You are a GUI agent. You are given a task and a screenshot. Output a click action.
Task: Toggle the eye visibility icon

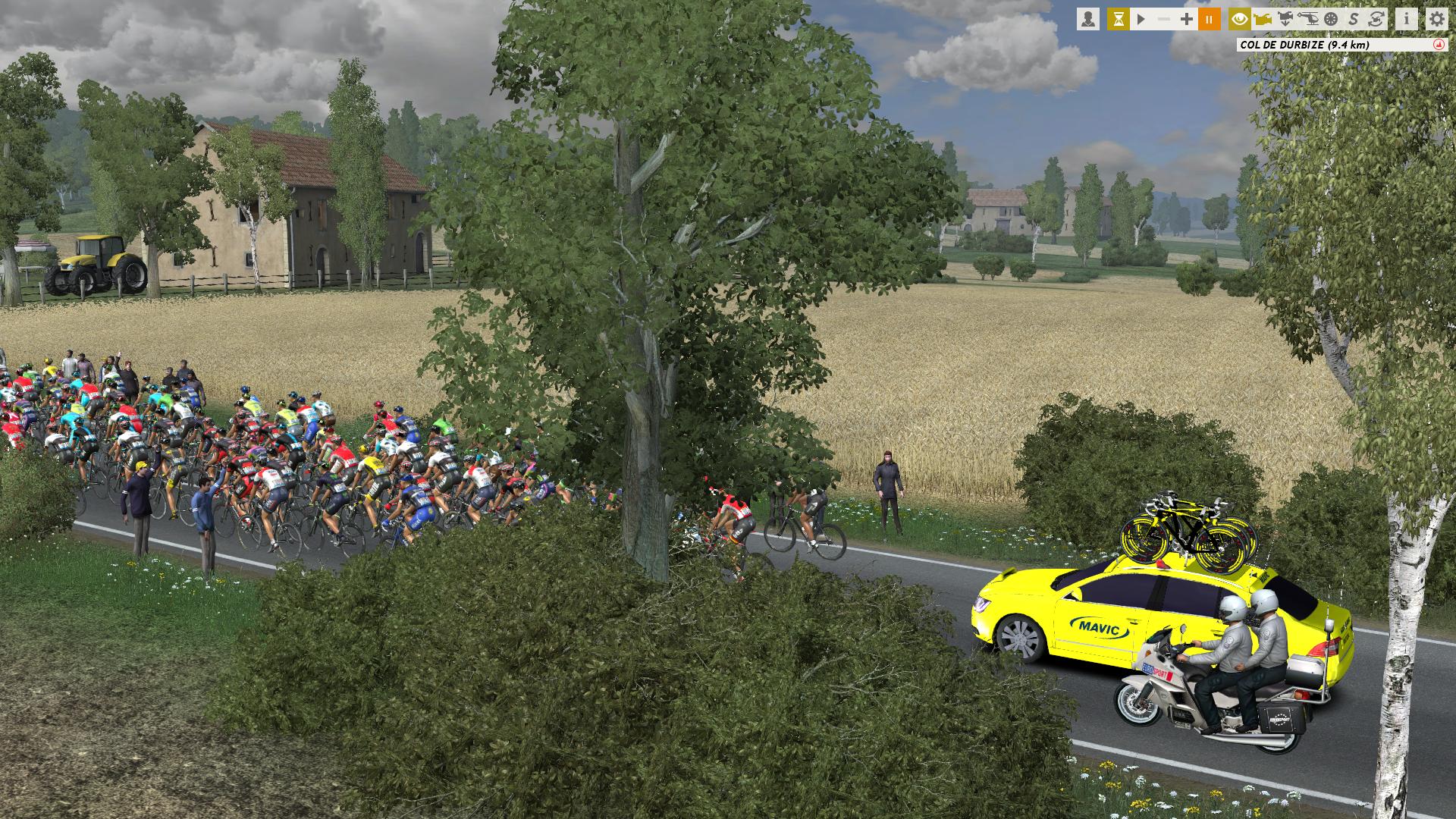coord(1240,19)
